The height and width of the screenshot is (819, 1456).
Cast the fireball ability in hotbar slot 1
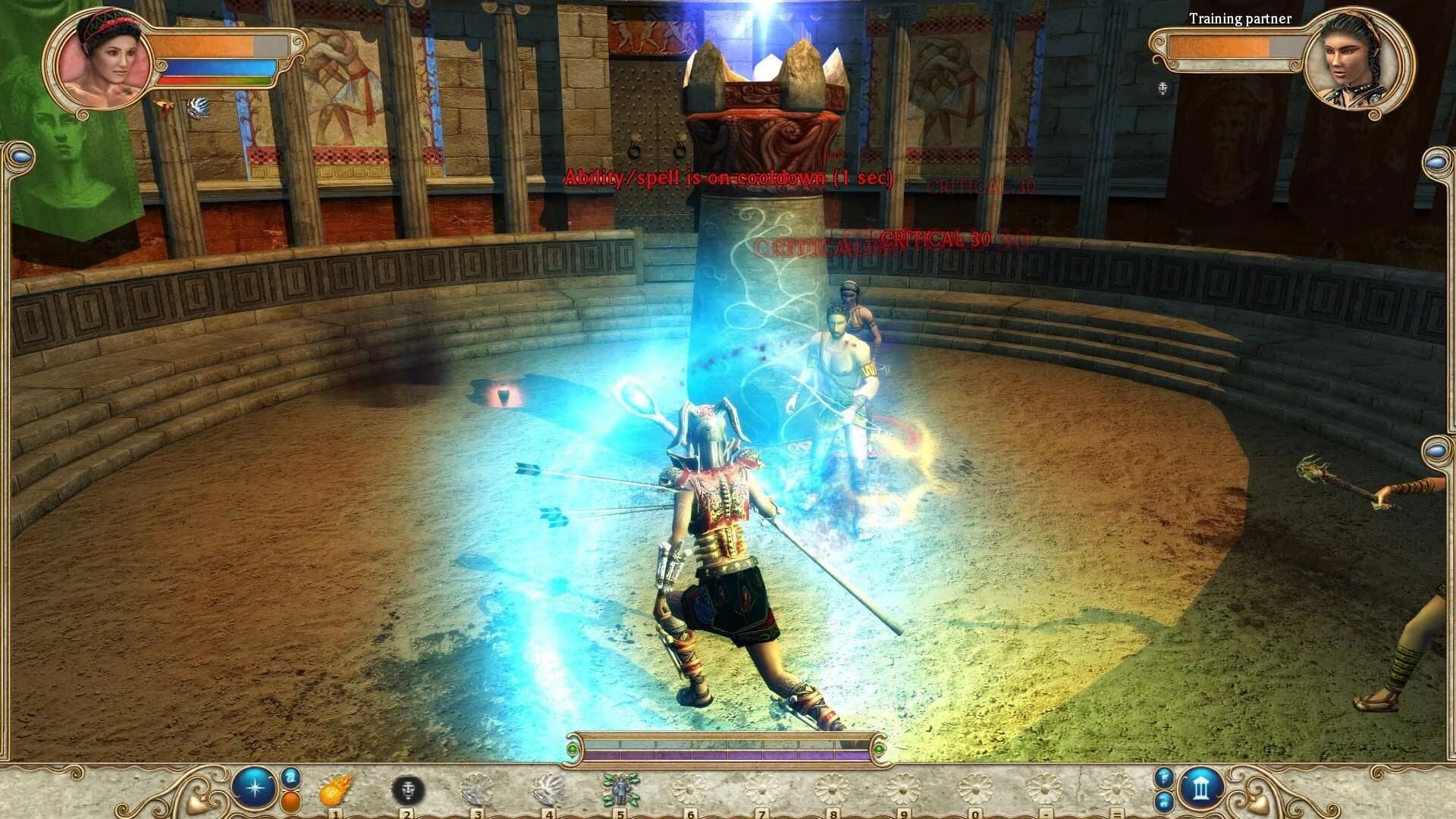click(334, 789)
